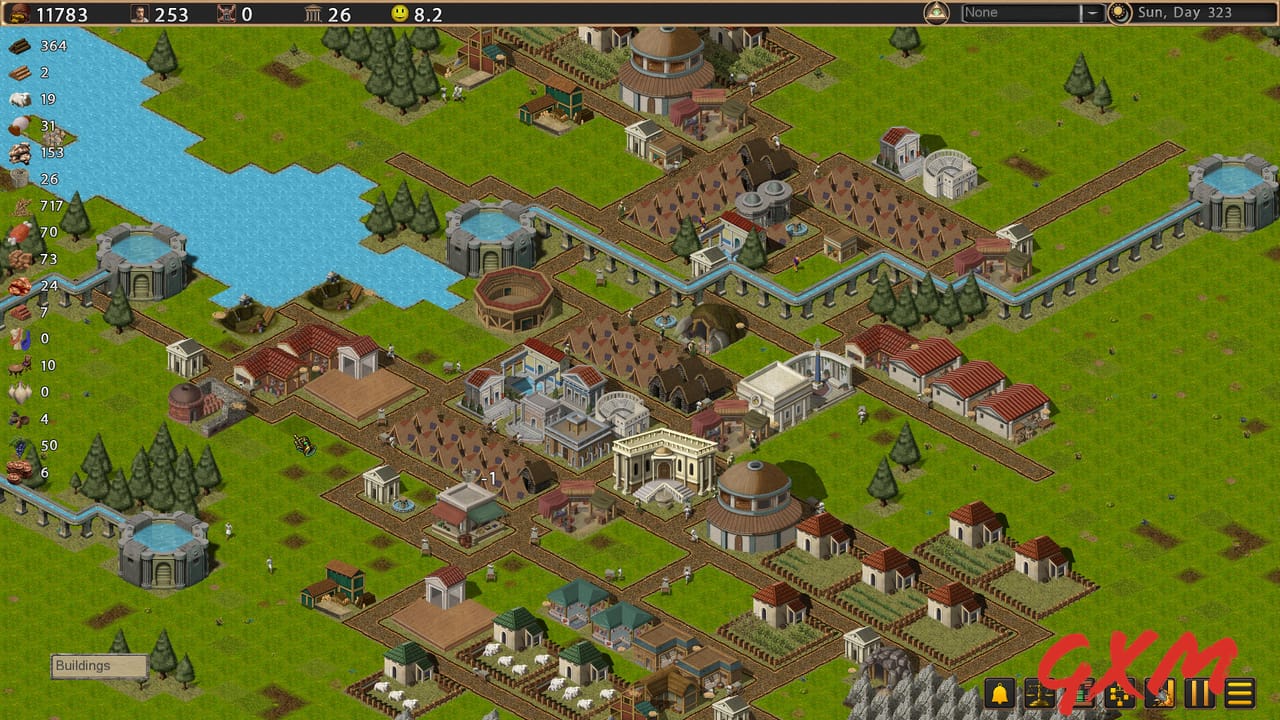
Task: Click the population citizen icon
Action: pos(138,14)
